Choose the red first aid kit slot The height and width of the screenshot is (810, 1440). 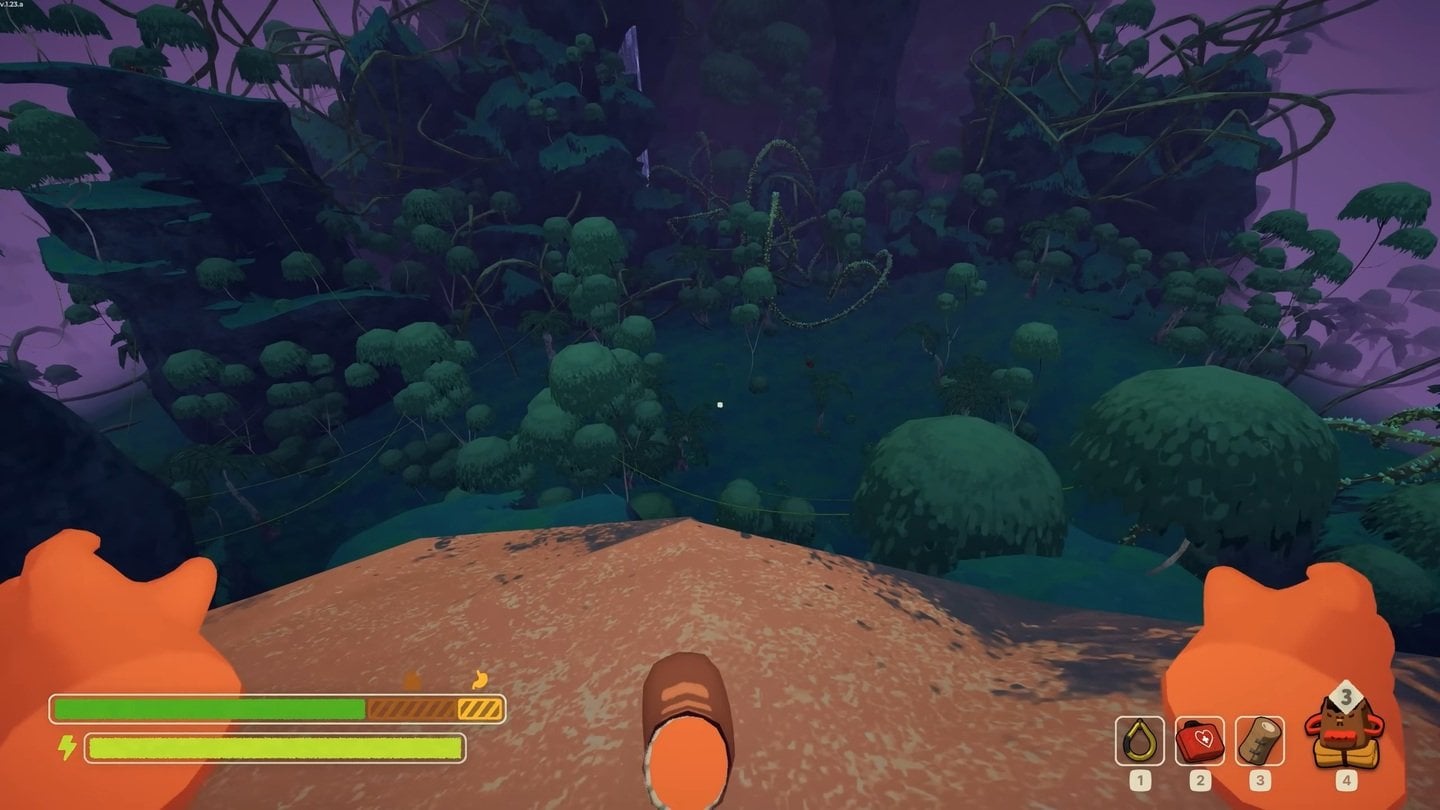tap(1200, 741)
